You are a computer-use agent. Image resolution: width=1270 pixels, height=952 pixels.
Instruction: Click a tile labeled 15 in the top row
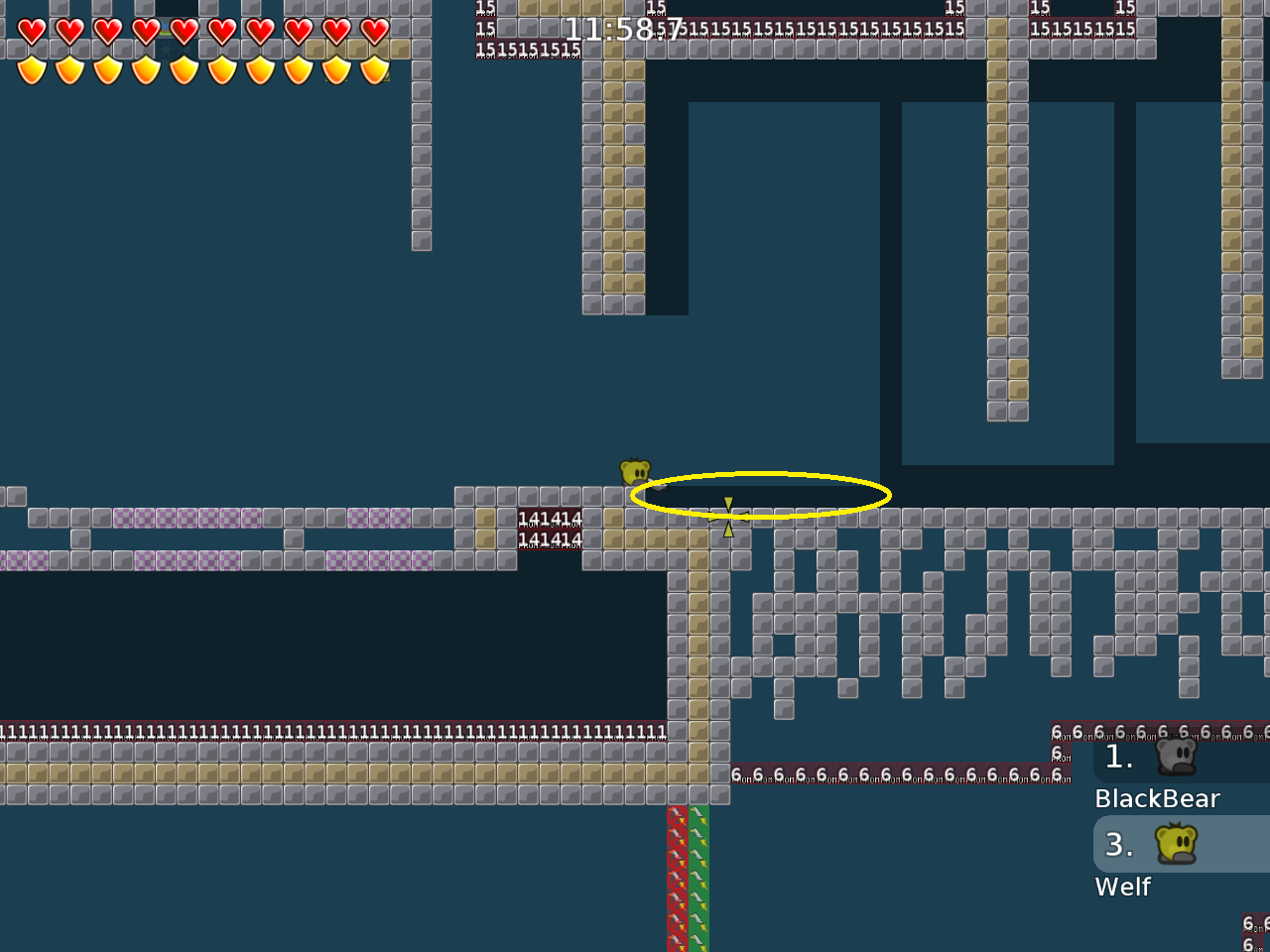485,8
